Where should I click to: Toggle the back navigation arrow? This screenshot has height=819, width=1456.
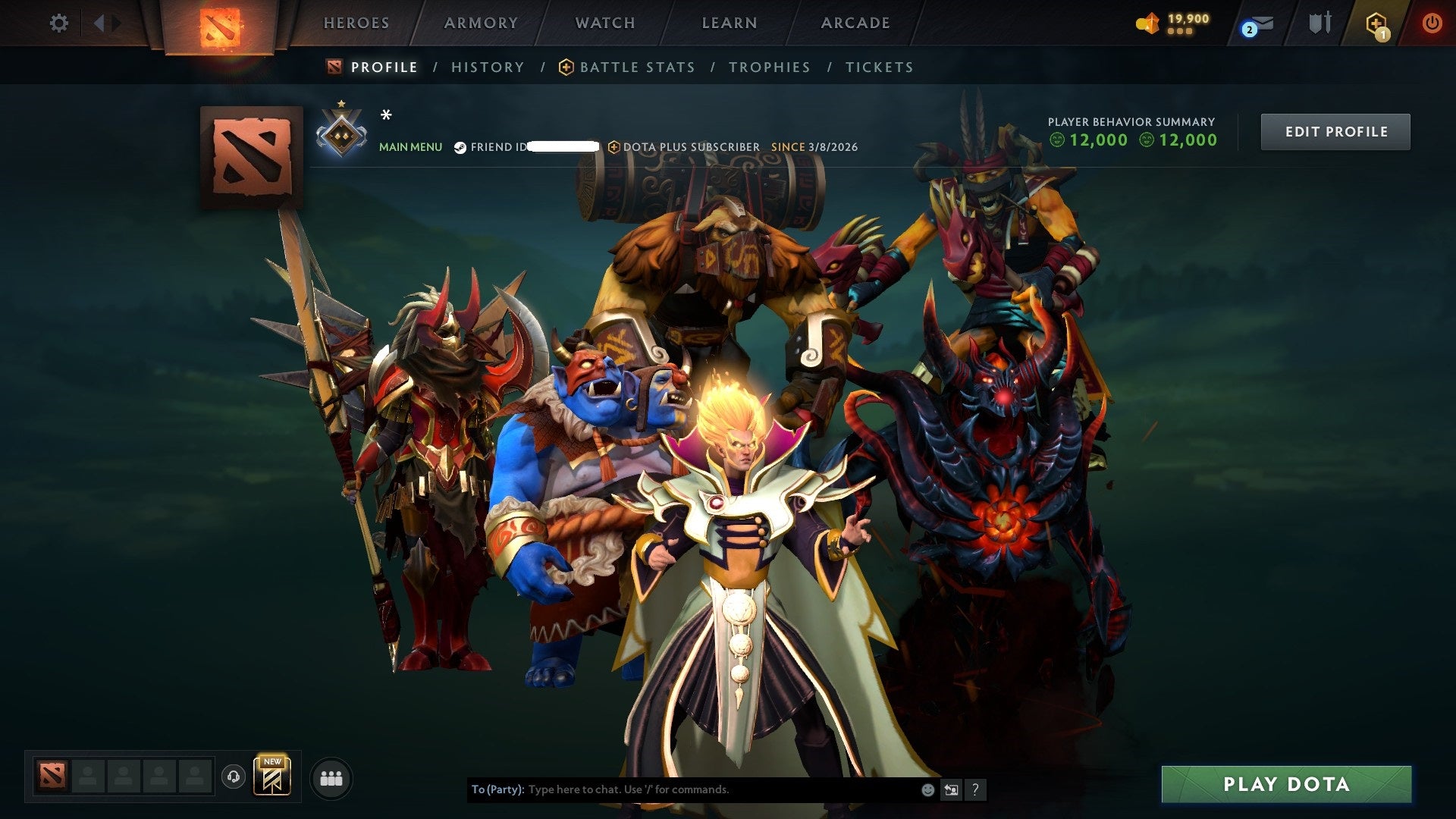pyautogui.click(x=99, y=23)
